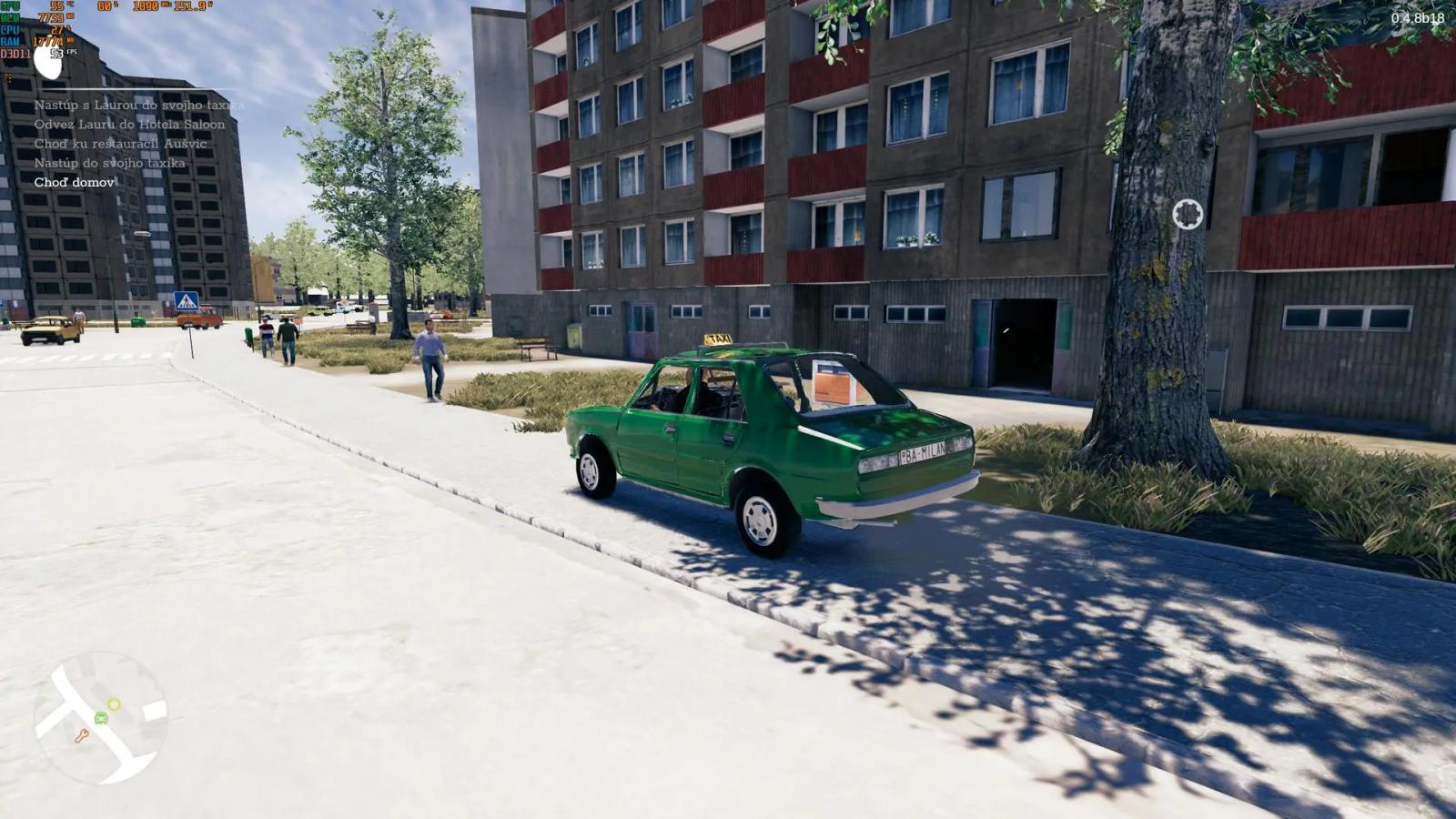This screenshot has height=819, width=1456.
Task: Click the compass dial icon on the right edge
Action: 1186,212
